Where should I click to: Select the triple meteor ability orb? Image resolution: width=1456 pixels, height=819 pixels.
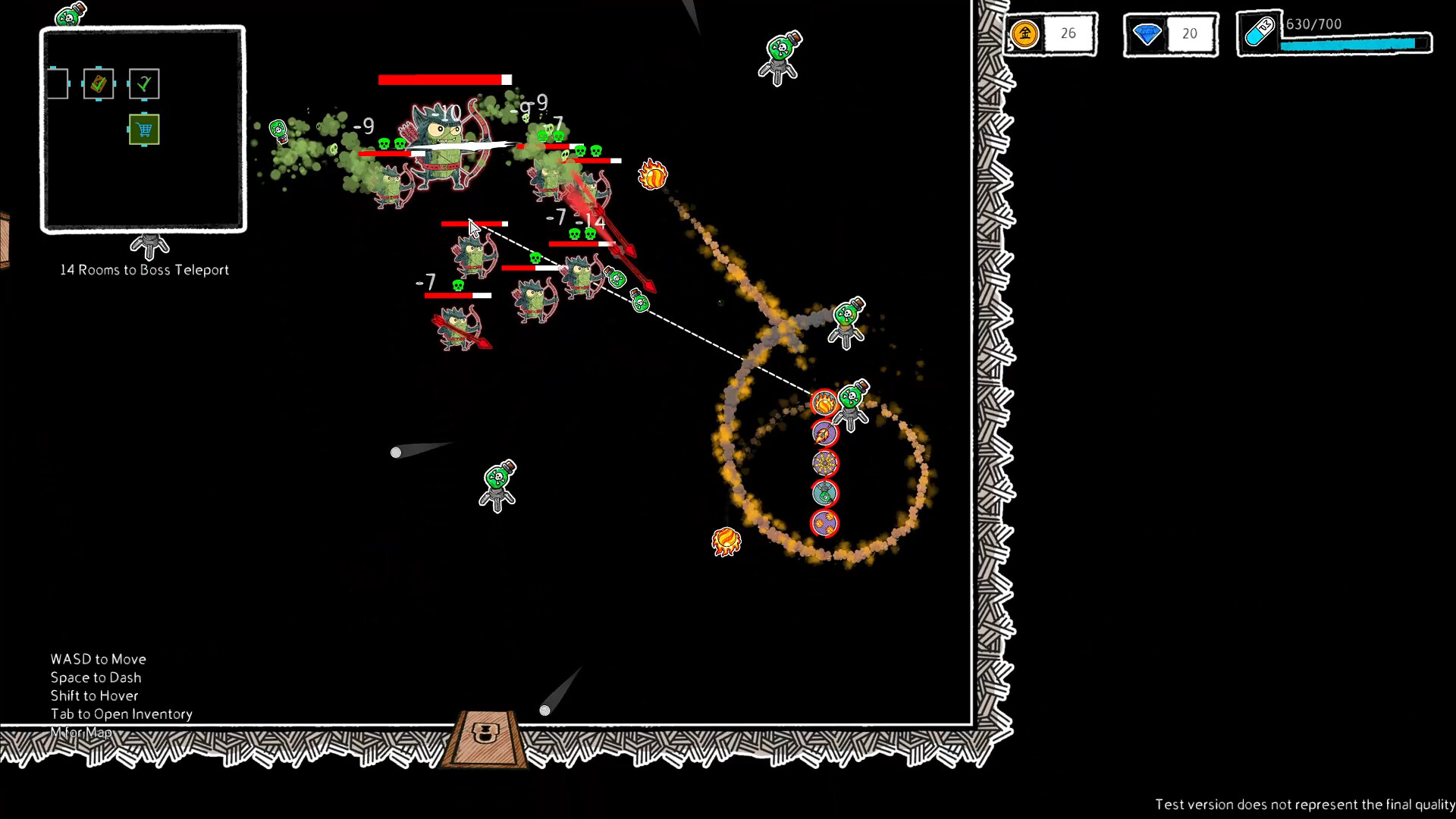pyautogui.click(x=824, y=522)
